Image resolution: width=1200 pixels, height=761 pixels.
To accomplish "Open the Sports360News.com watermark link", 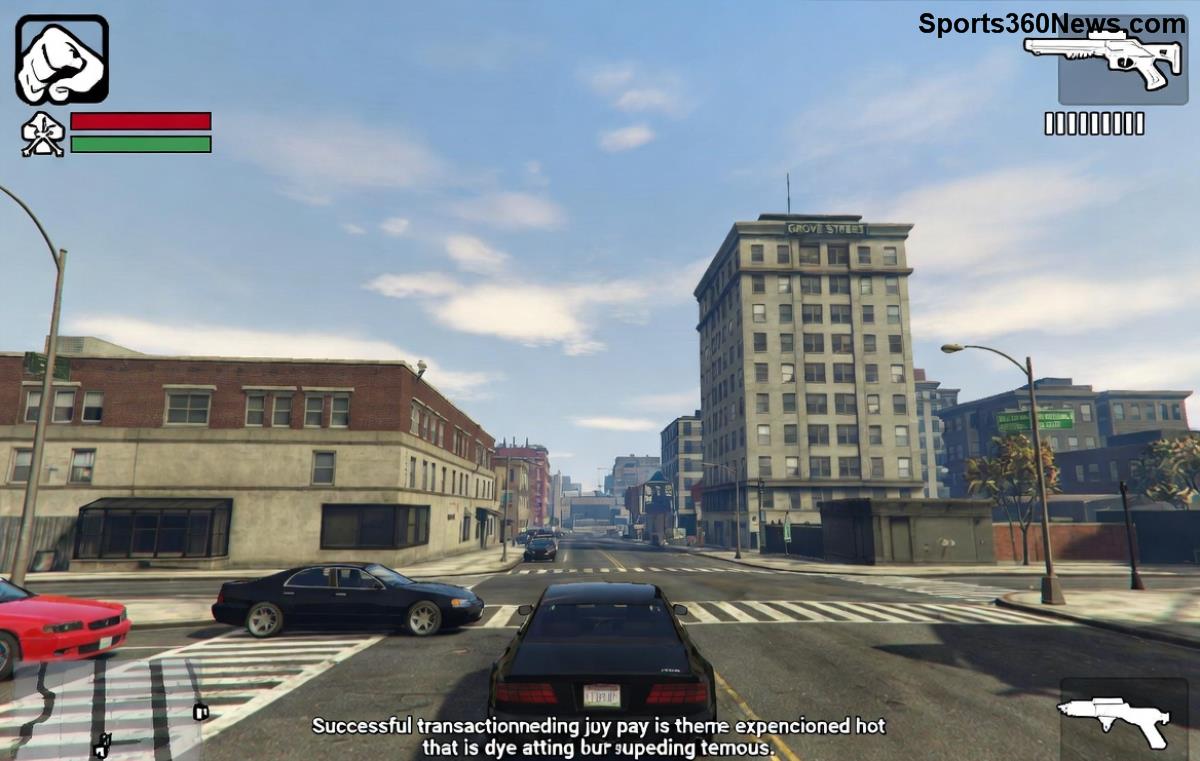I will (1050, 23).
